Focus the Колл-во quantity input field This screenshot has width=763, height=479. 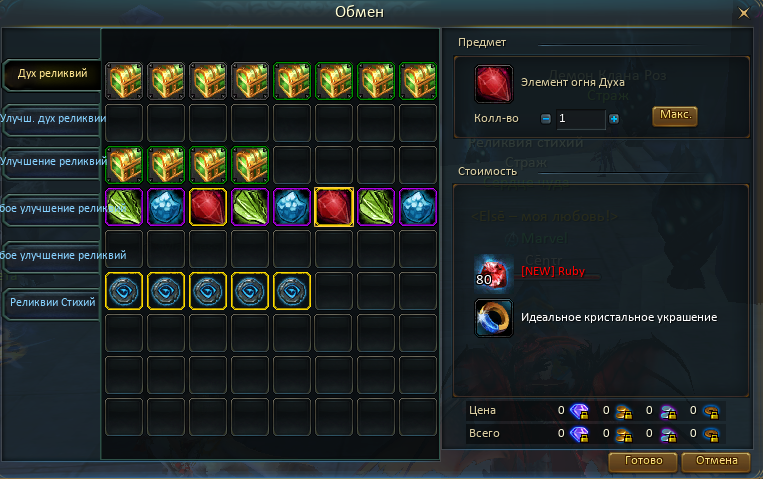pos(580,119)
